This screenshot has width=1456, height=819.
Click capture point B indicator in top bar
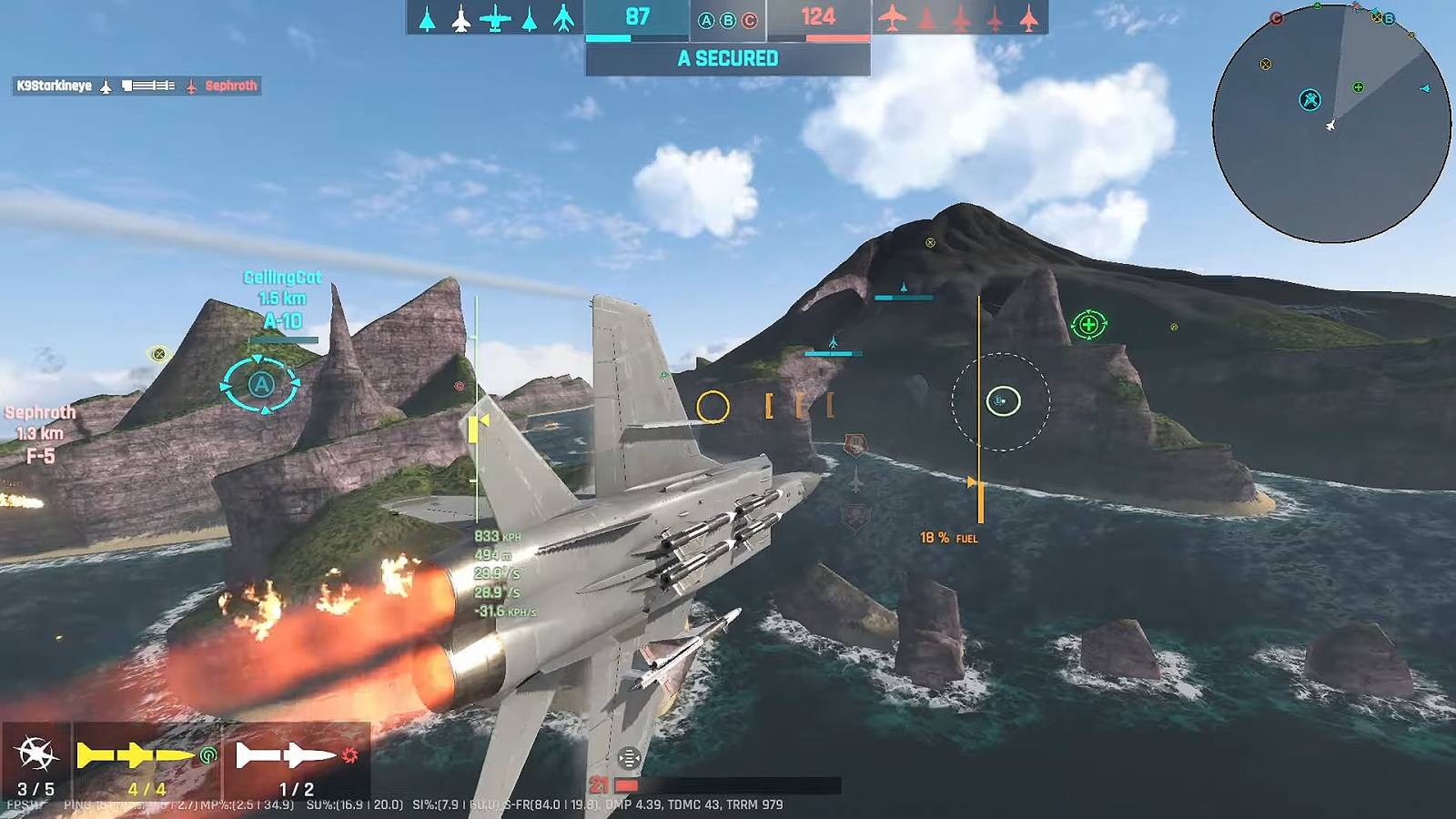point(728,20)
